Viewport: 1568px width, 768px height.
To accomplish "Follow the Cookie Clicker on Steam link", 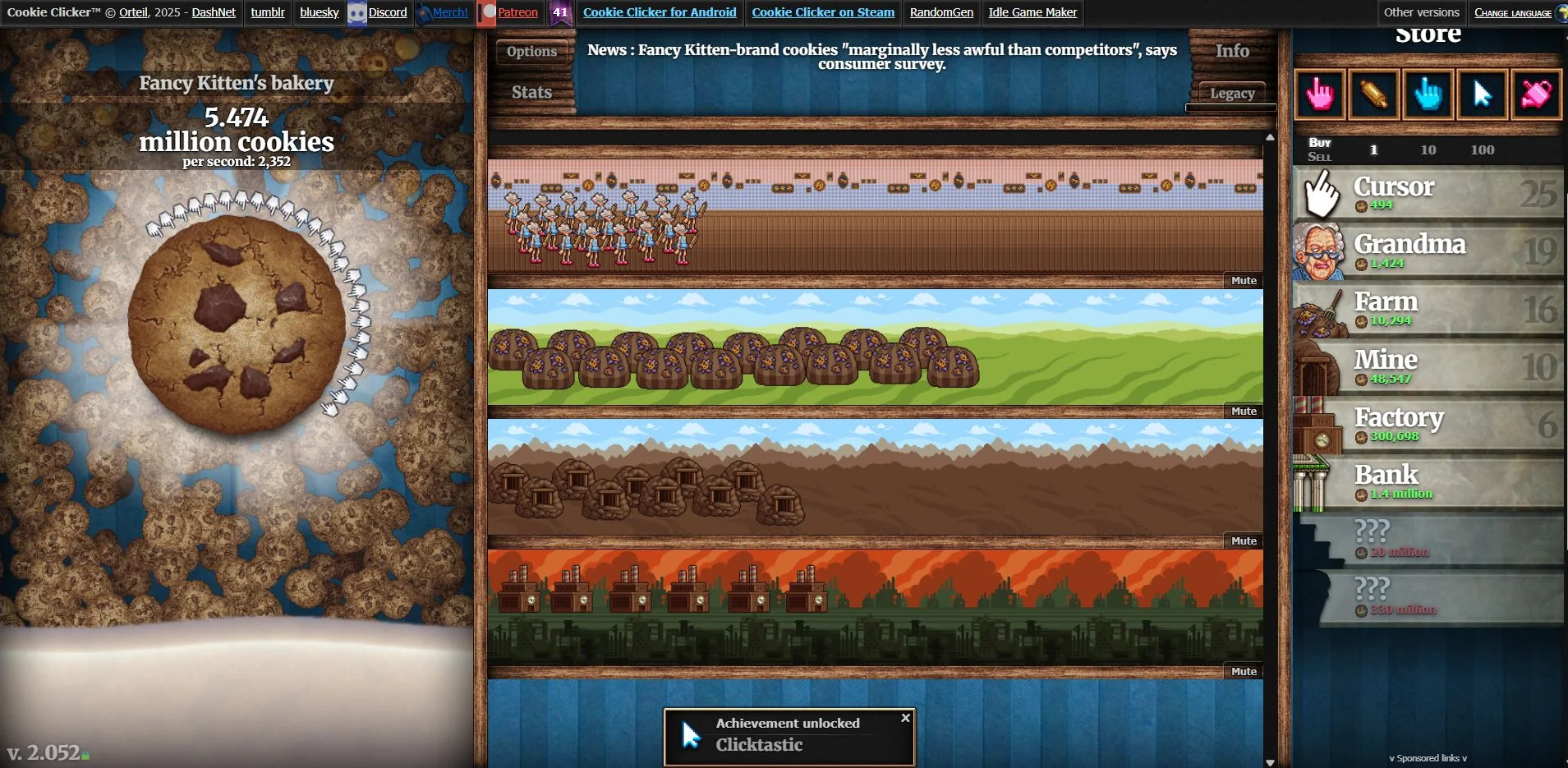I will pos(822,12).
